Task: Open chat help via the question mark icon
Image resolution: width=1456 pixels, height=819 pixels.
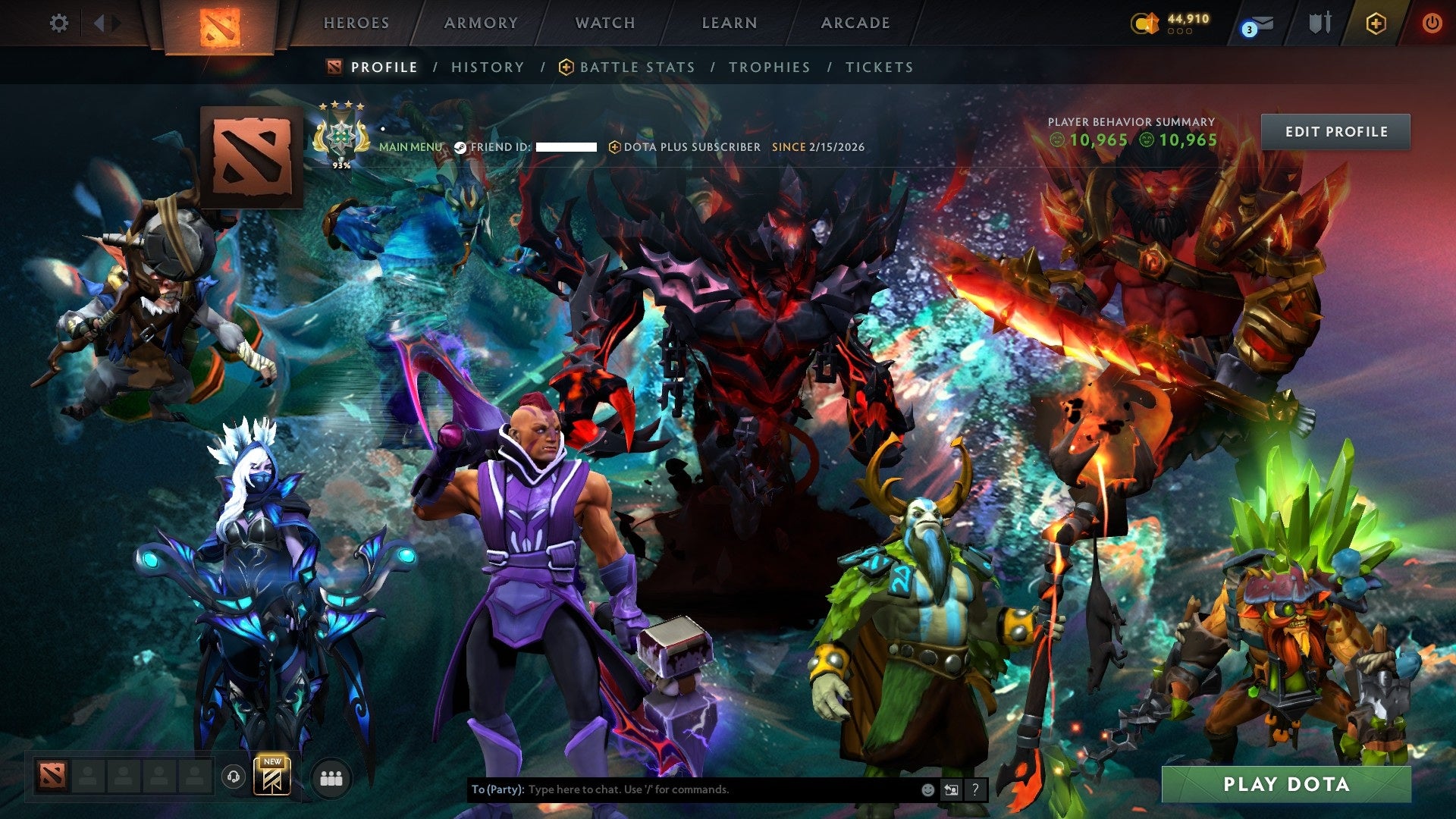Action: click(974, 789)
